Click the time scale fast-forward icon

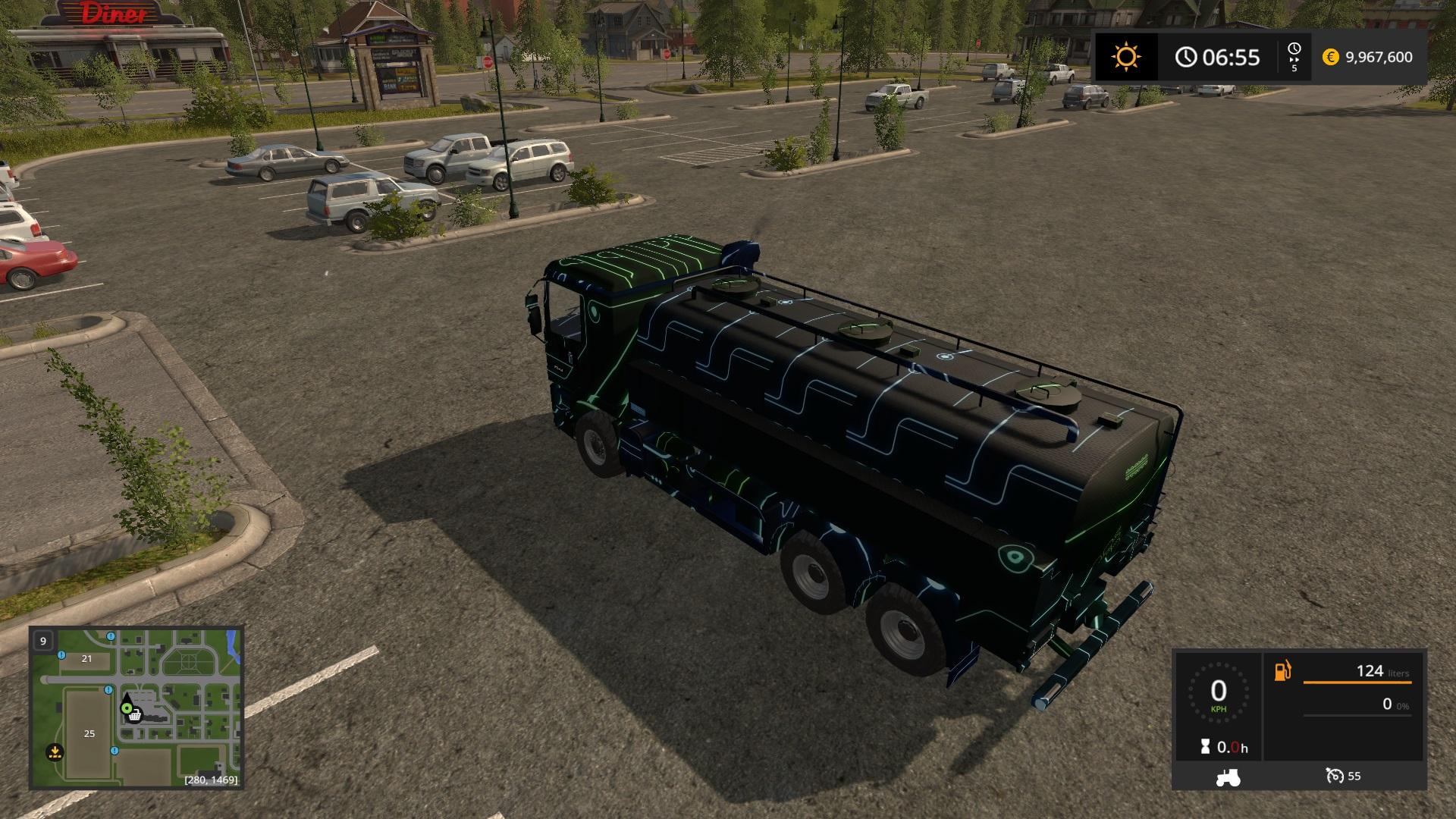click(x=1294, y=58)
